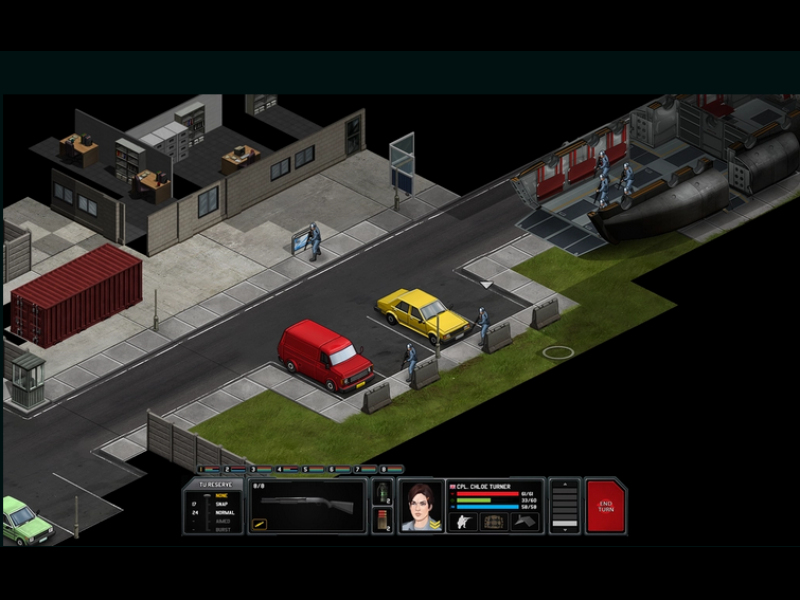Set TU reserve to Snap shot
This screenshot has height=600, width=800.
tap(222, 504)
